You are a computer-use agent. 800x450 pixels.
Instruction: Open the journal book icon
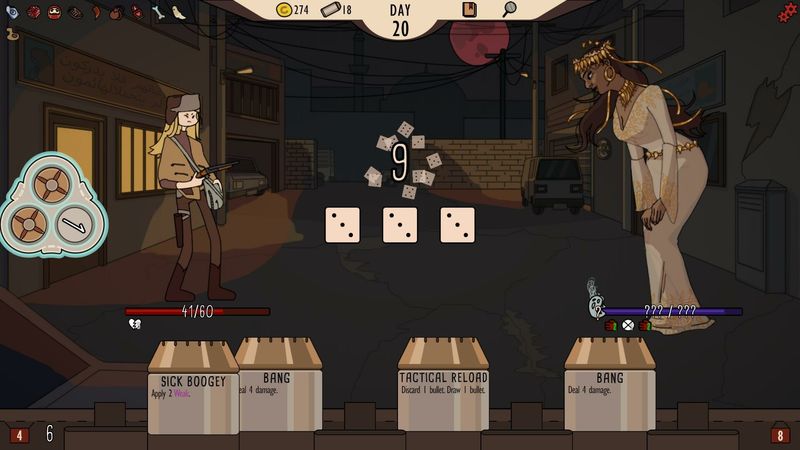(x=469, y=10)
